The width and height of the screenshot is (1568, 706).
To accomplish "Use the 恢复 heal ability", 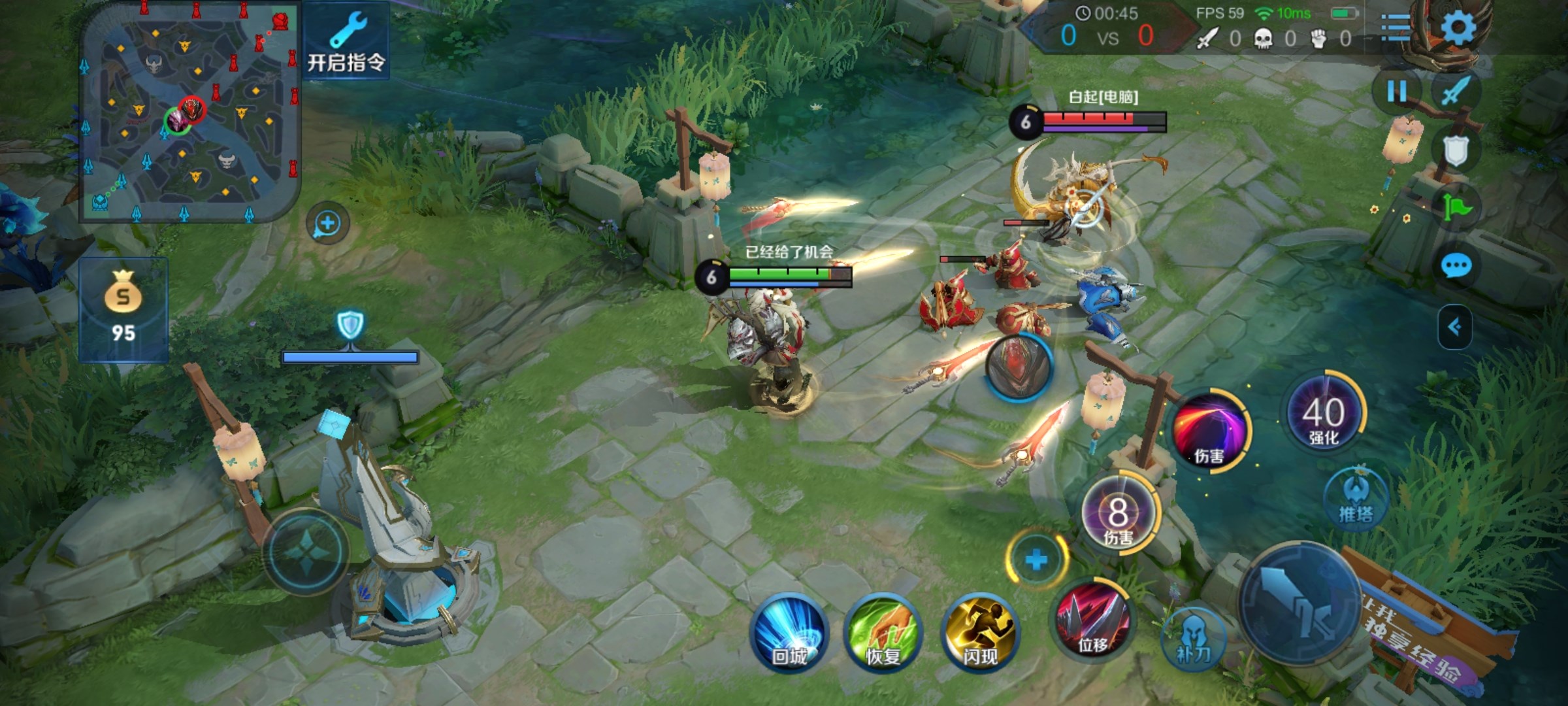I will coord(883,632).
